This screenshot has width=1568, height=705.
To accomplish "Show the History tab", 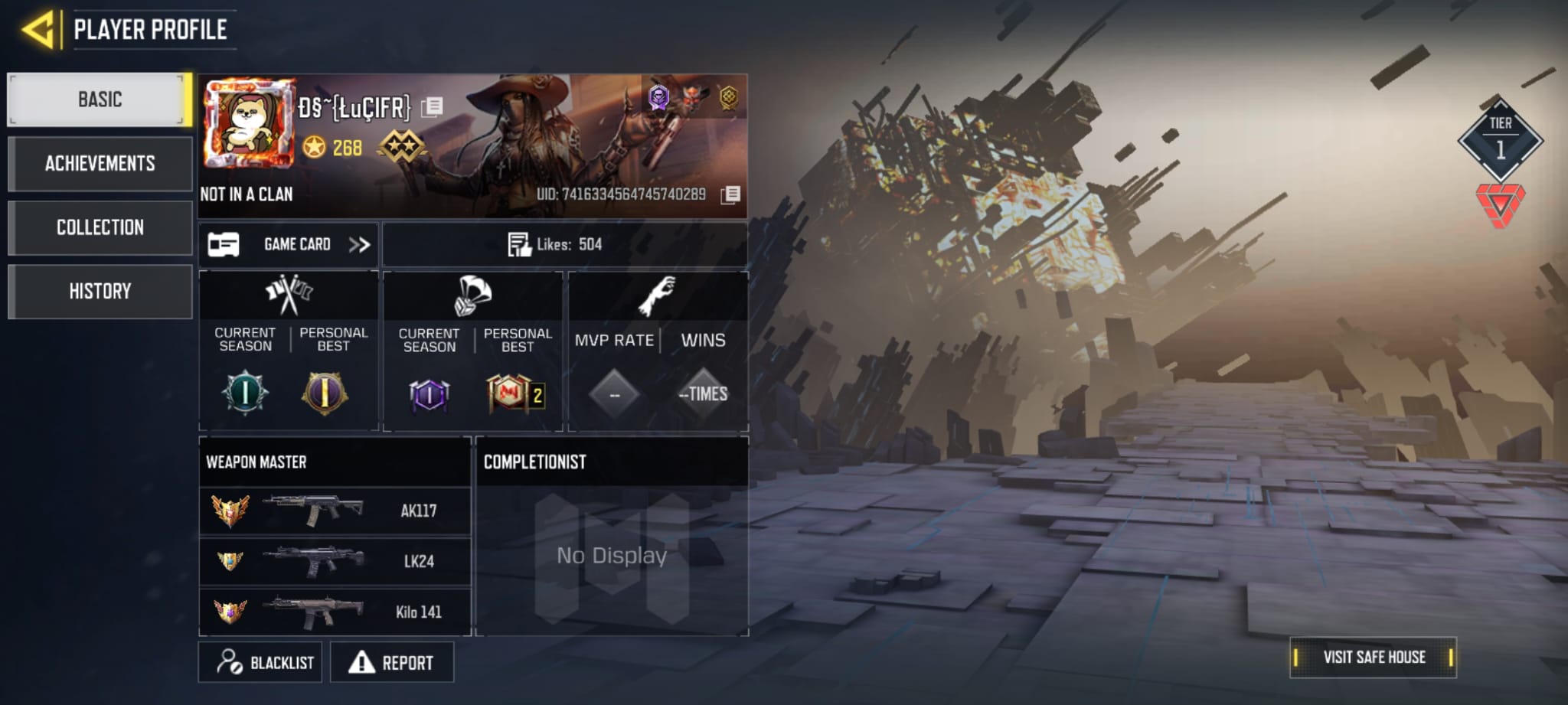I will [x=100, y=291].
